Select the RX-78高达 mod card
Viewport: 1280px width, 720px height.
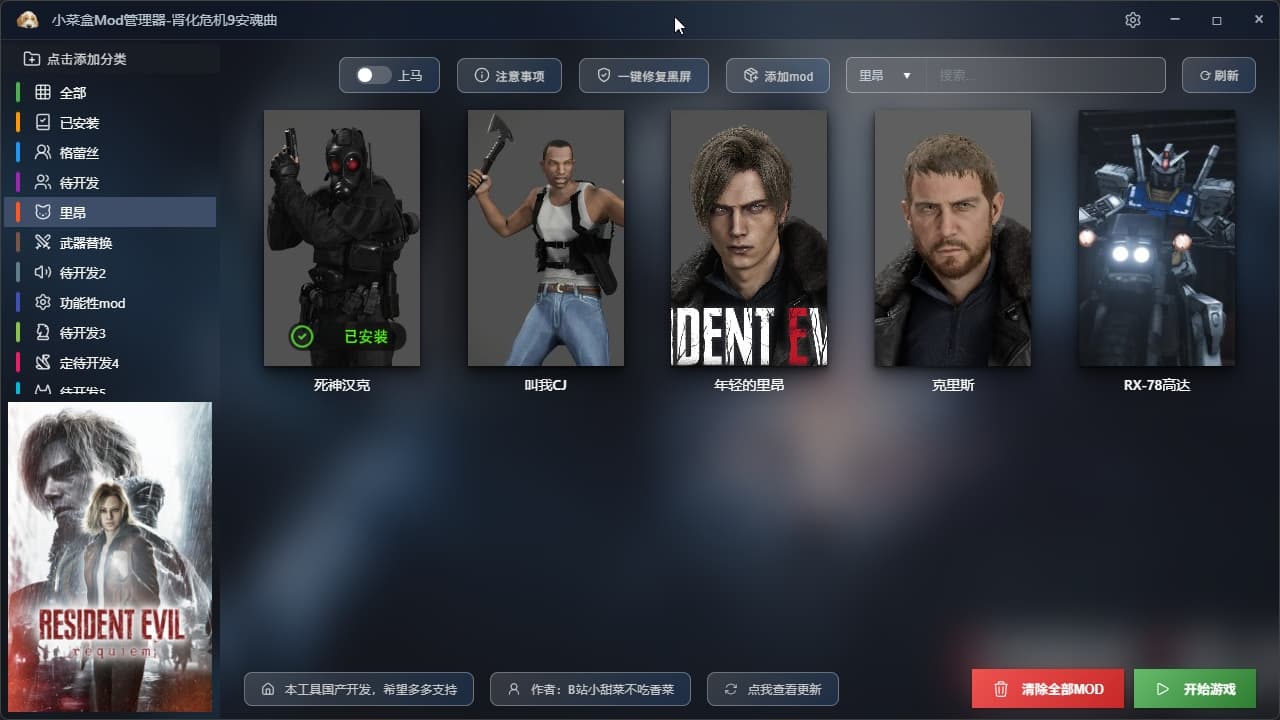click(1156, 238)
